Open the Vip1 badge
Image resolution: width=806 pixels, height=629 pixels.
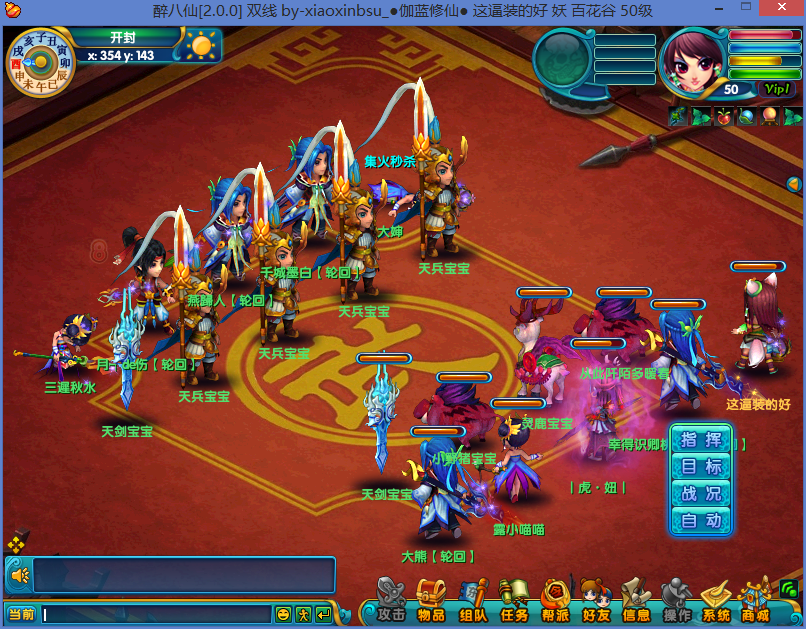775,89
